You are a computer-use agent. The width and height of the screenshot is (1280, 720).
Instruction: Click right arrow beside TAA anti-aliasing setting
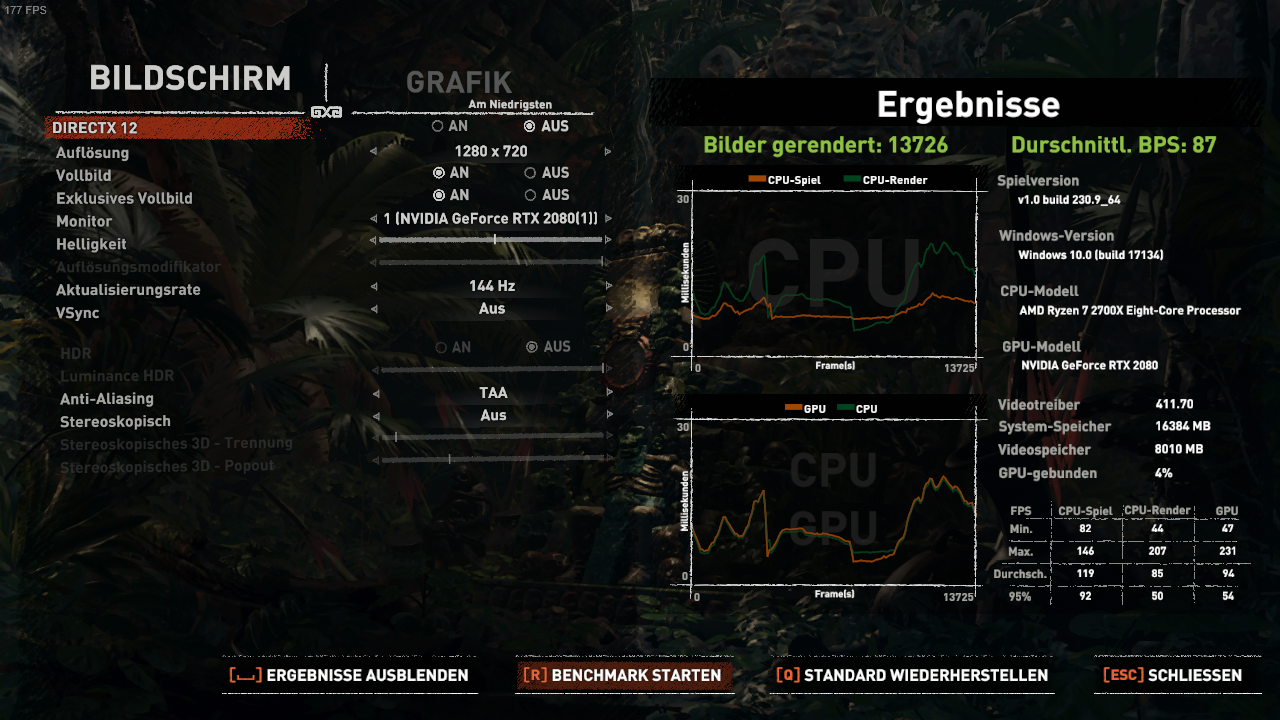point(609,392)
